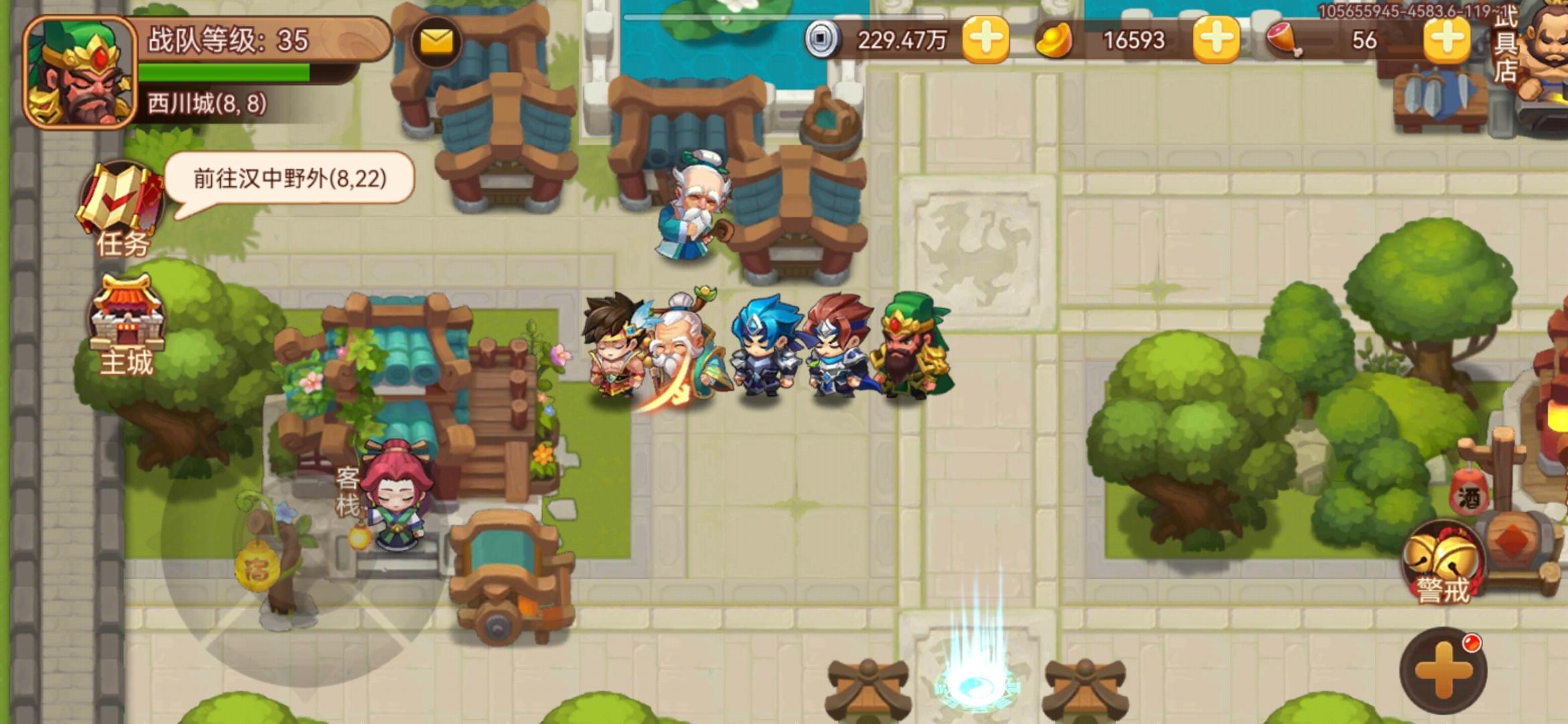Tap the + next to gold ingots
Screen dimensions: 1568x724
1216,40
